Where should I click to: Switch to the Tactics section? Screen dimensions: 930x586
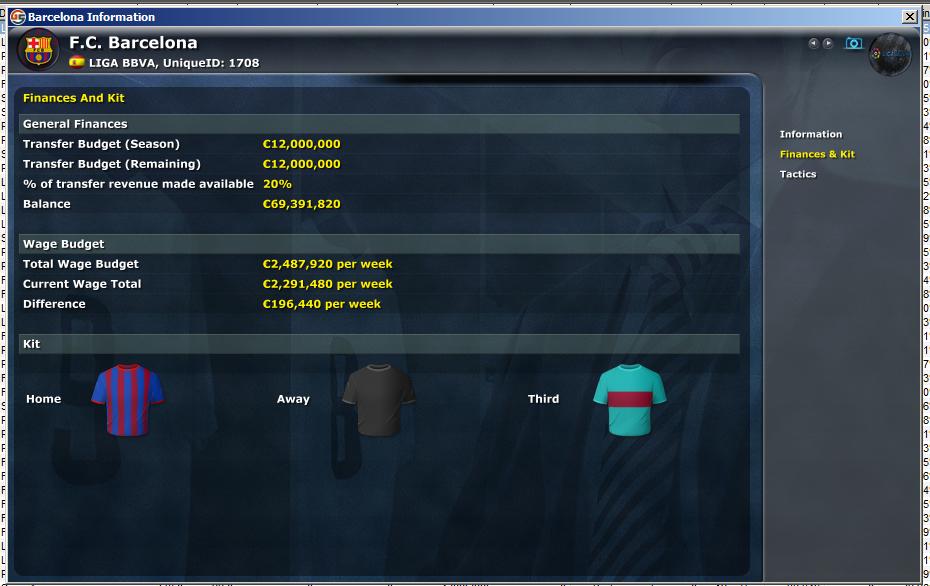pyautogui.click(x=798, y=174)
